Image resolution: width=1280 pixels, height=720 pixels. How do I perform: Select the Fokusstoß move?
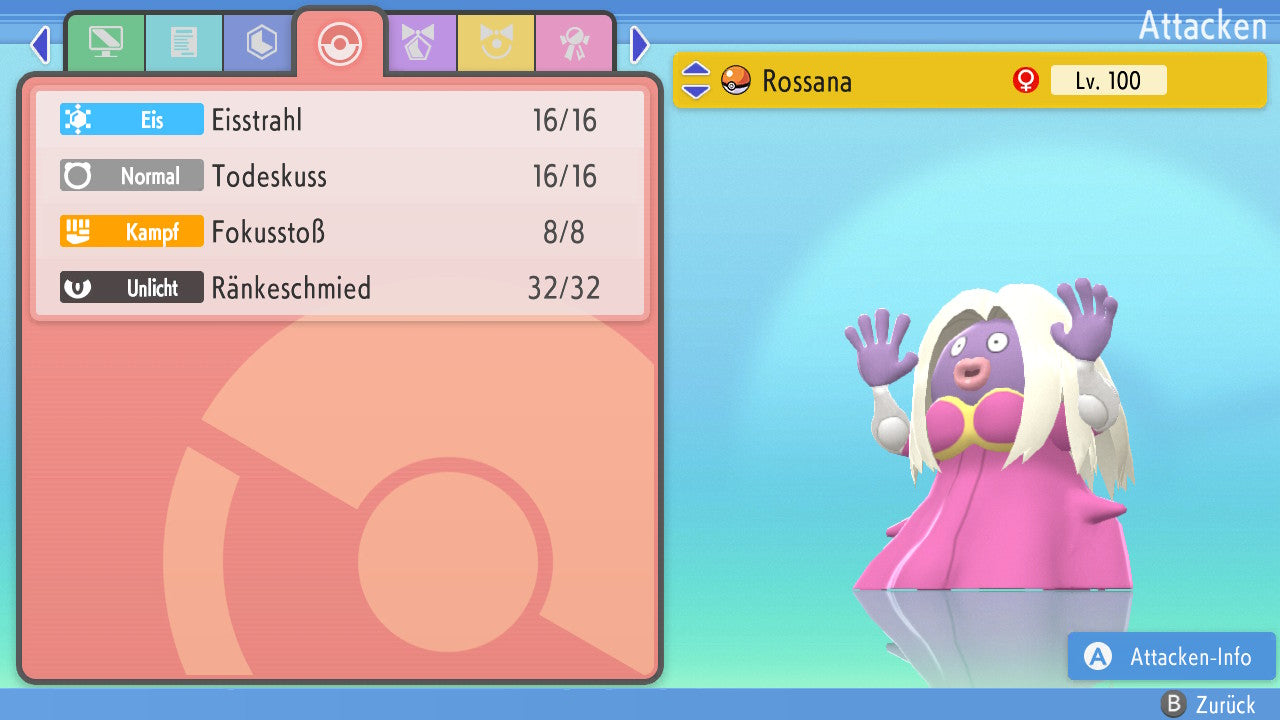[x=340, y=232]
